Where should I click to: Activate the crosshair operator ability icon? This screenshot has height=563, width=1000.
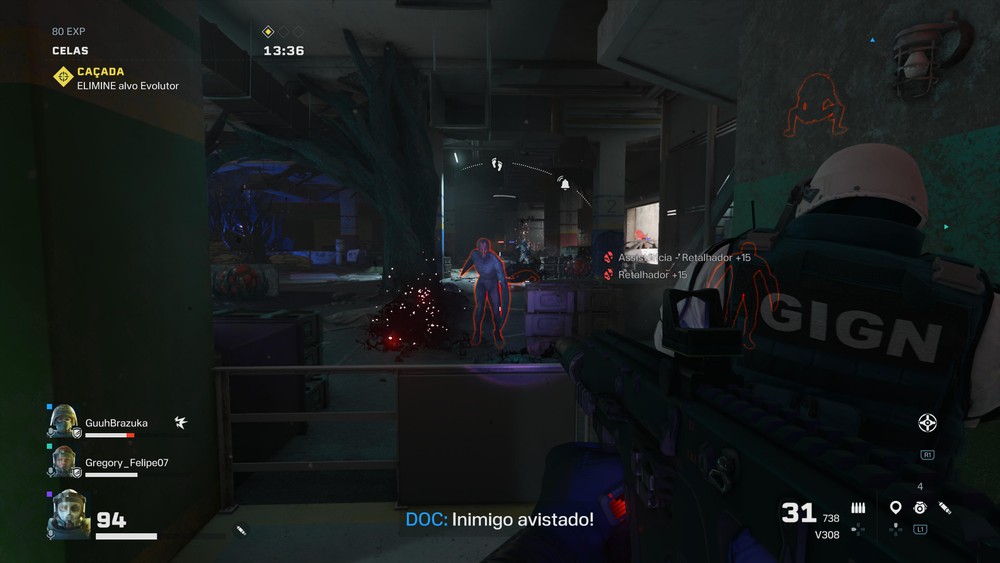927,423
